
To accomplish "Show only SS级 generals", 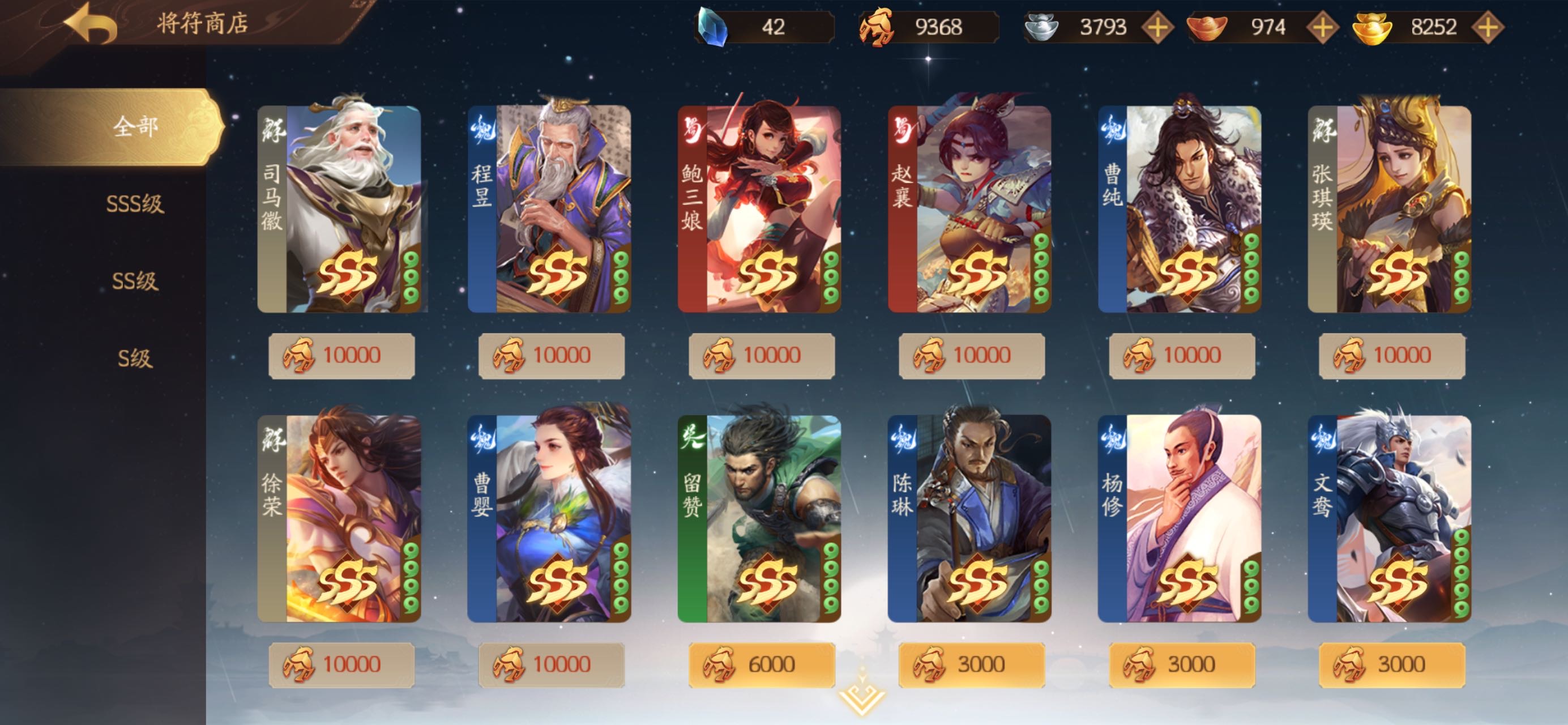I will (x=135, y=280).
